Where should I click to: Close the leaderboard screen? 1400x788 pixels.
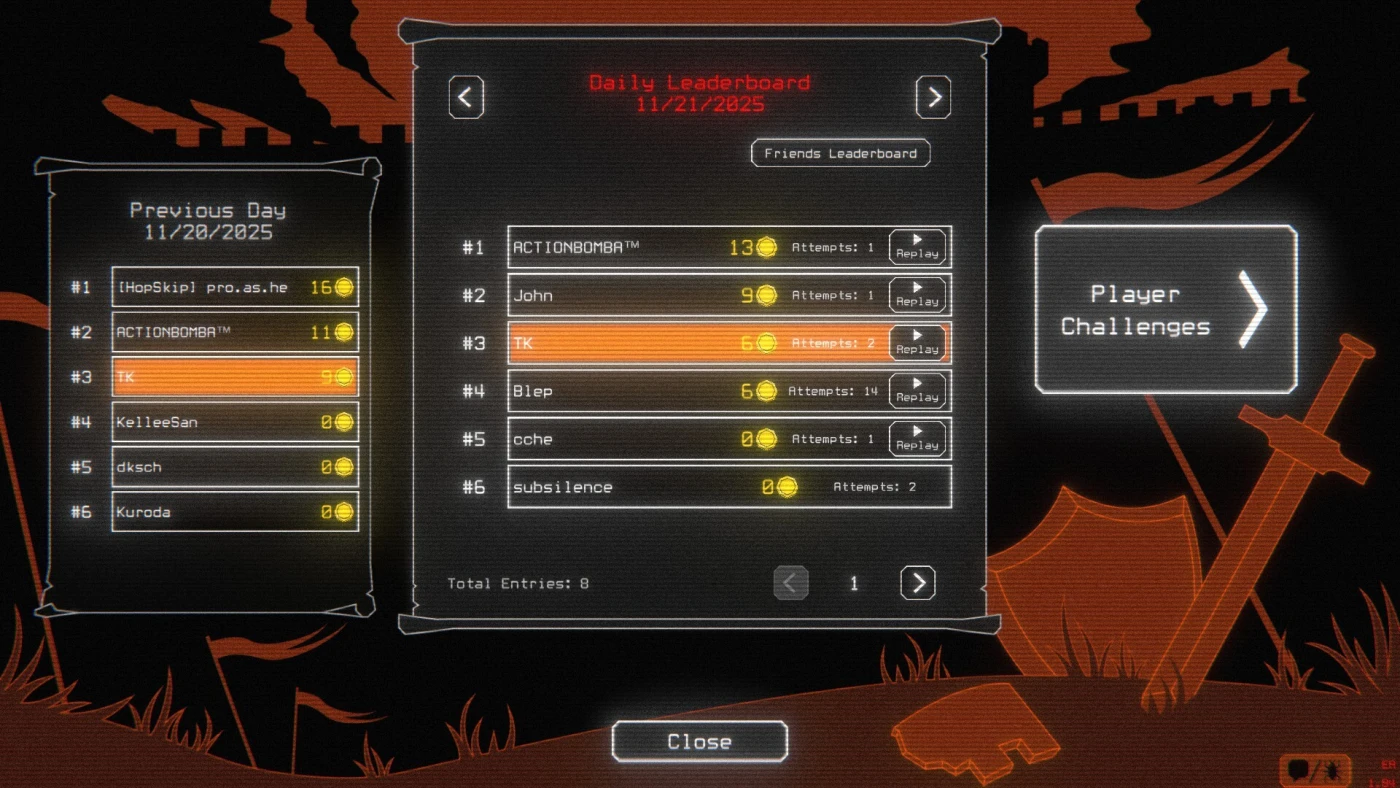(x=699, y=742)
